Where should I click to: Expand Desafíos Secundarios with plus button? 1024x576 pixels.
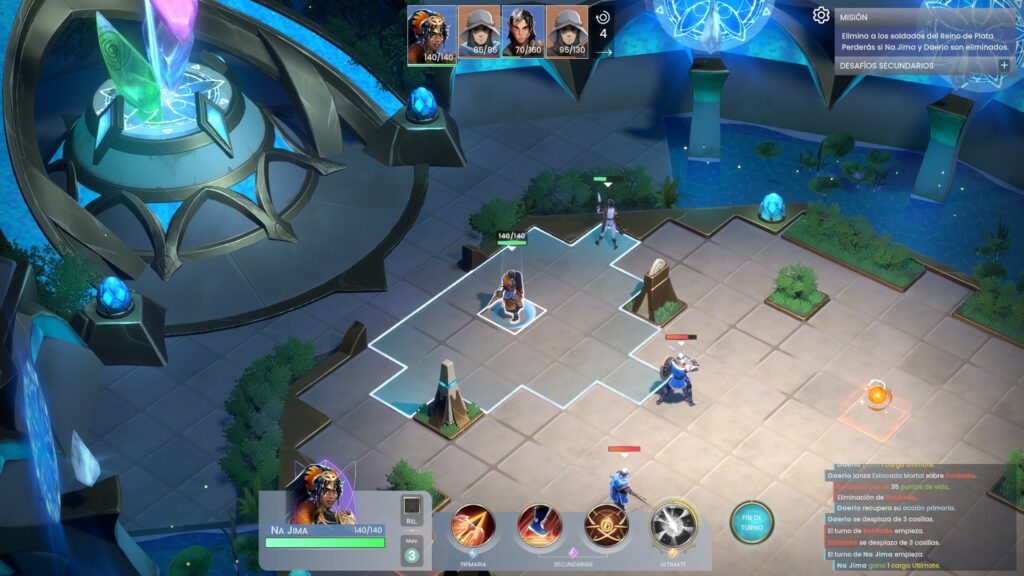[x=1004, y=65]
